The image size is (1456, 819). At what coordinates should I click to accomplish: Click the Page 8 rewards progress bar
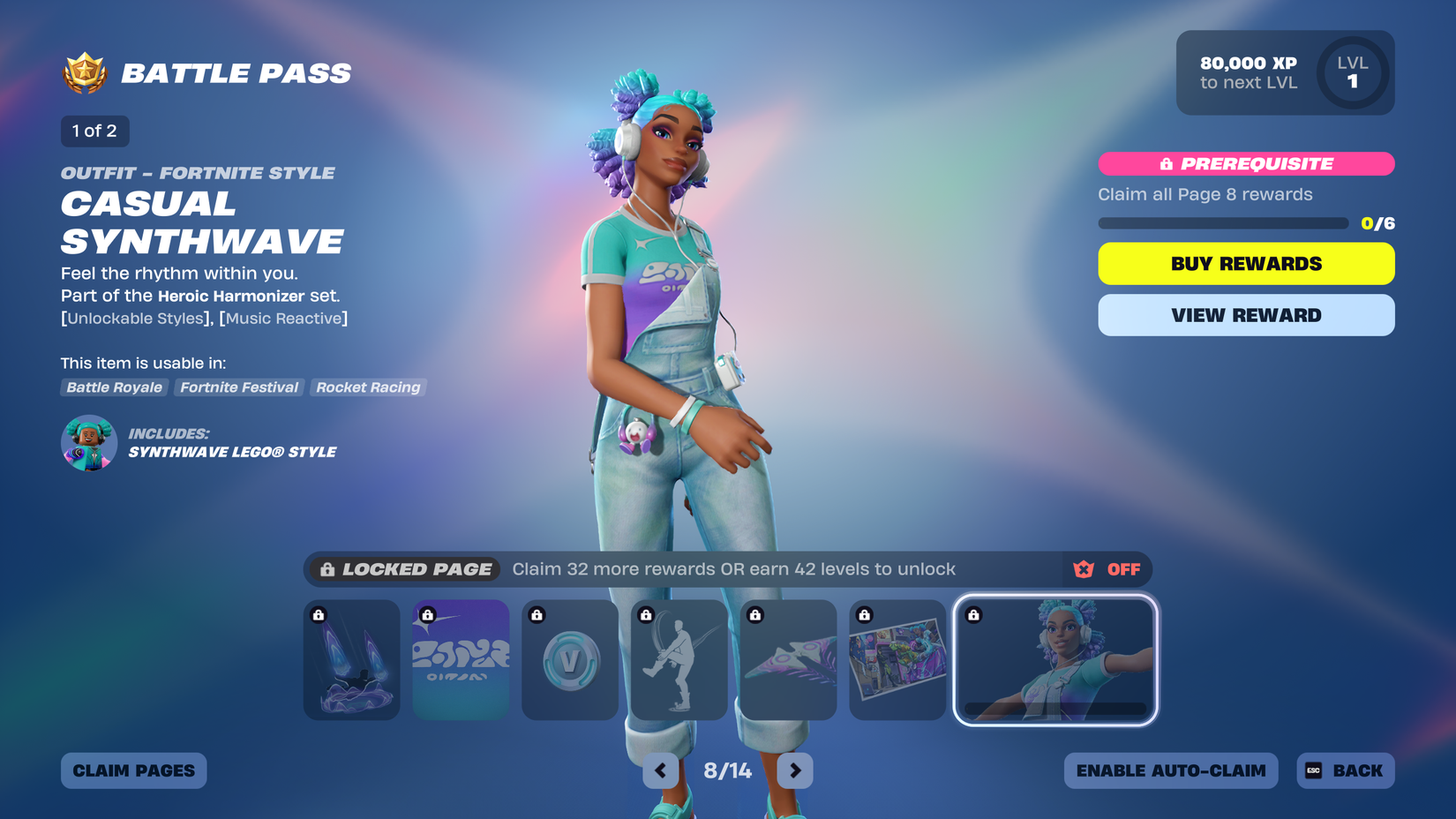click(1222, 223)
